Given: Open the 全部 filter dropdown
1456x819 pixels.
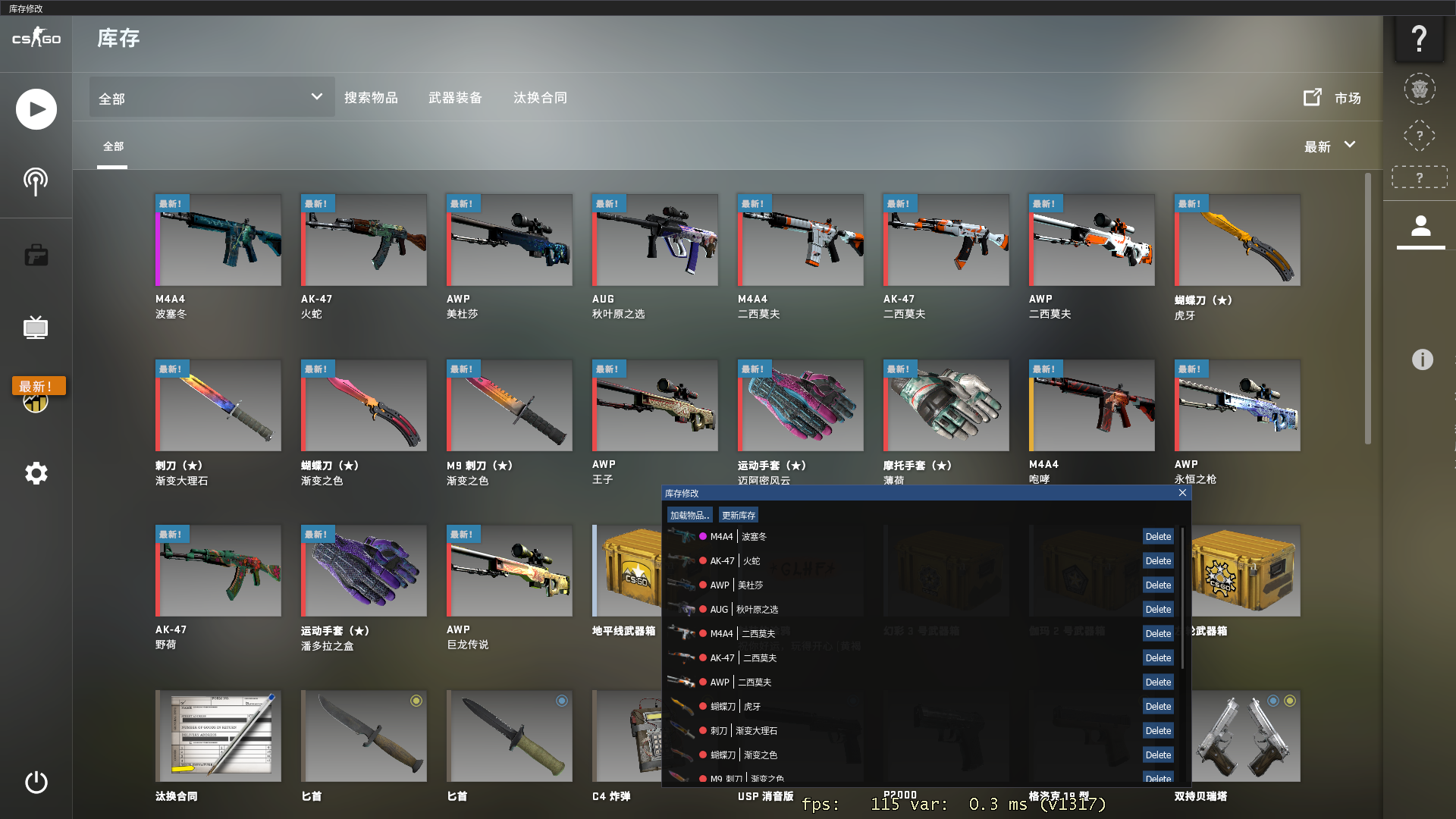Looking at the screenshot, I should click(x=211, y=97).
